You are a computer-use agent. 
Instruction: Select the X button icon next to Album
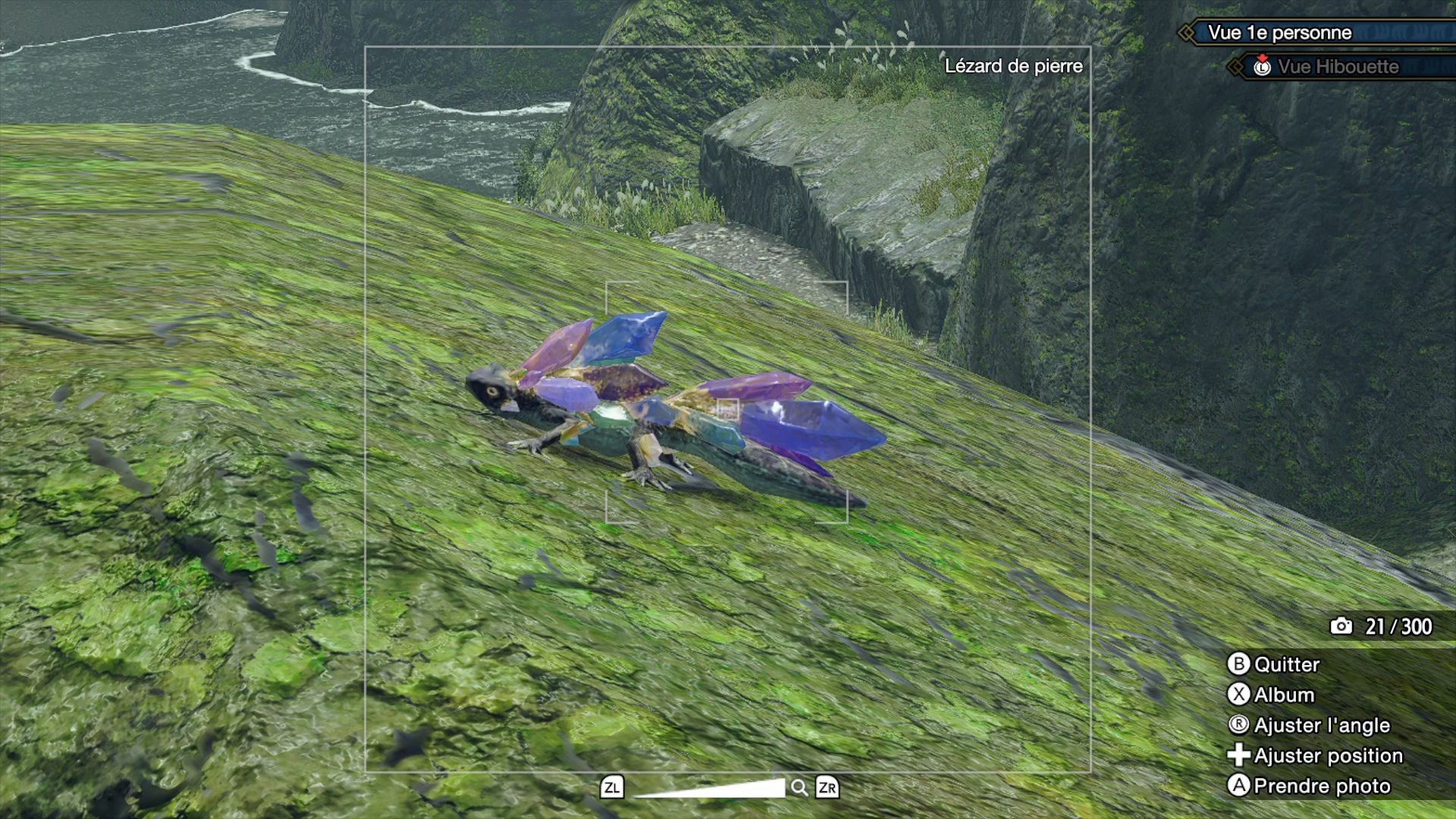click(1238, 695)
